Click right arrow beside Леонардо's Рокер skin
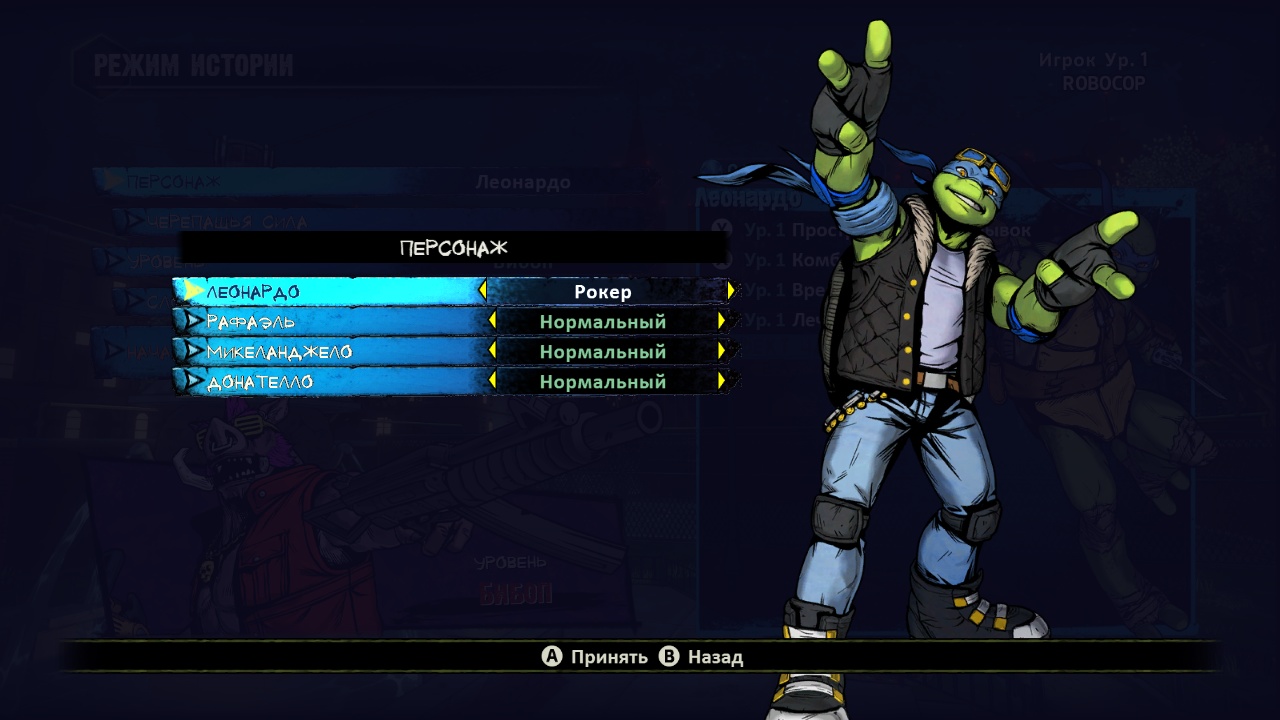The image size is (1280, 720). [x=731, y=291]
